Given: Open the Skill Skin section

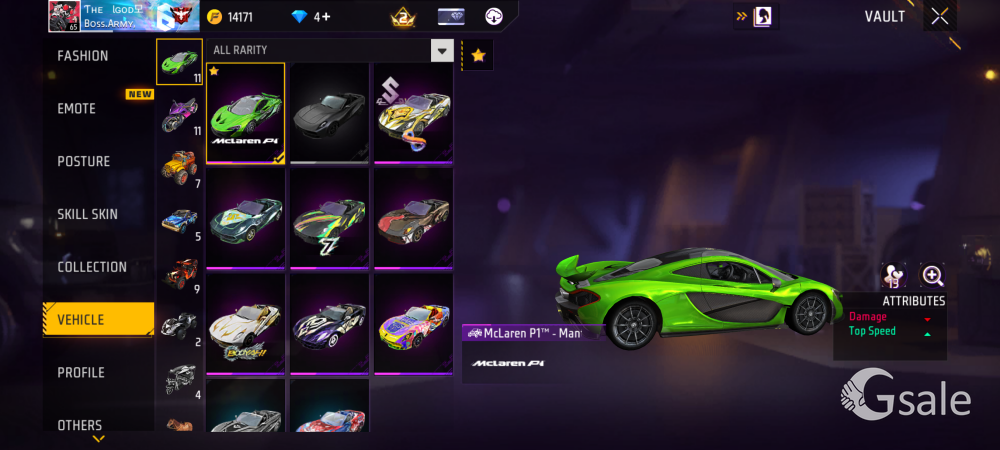Looking at the screenshot, I should coord(88,214).
